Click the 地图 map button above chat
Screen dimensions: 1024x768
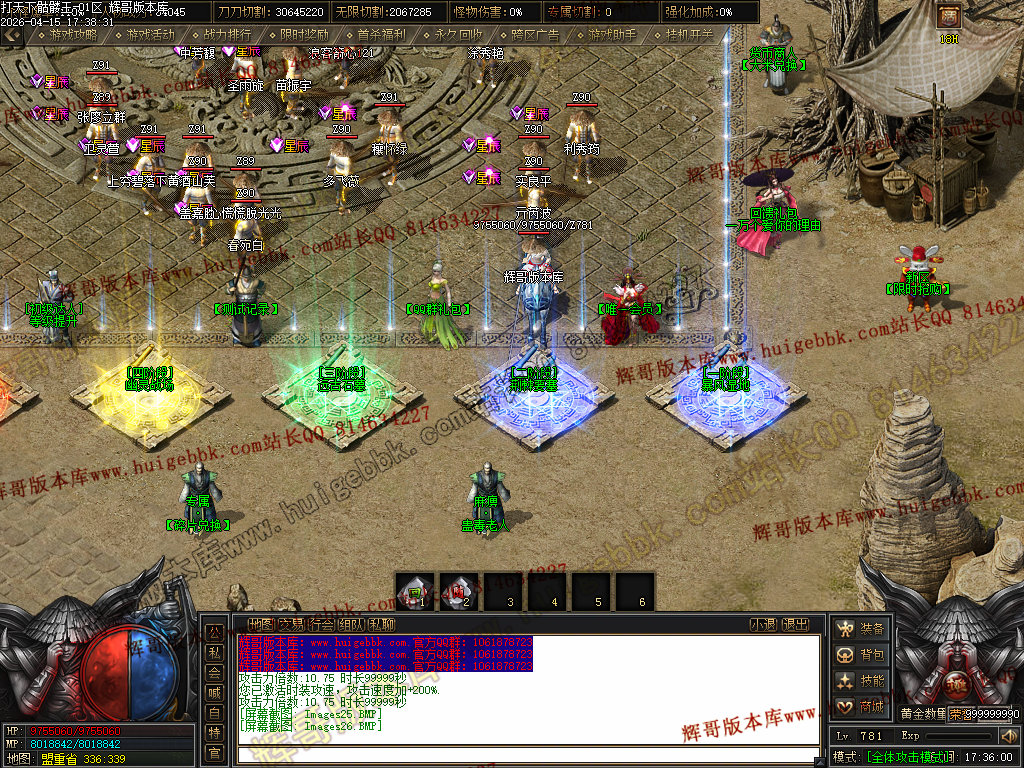point(261,624)
